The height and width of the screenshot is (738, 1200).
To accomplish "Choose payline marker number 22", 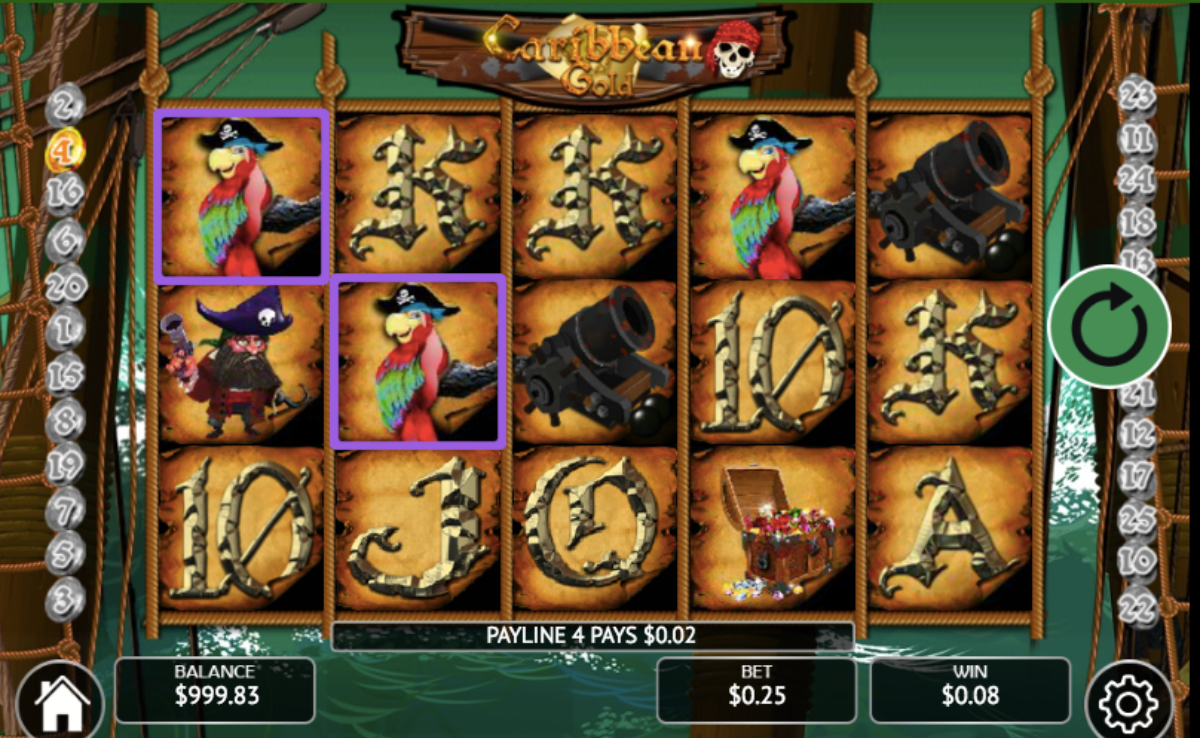I will (1137, 604).
